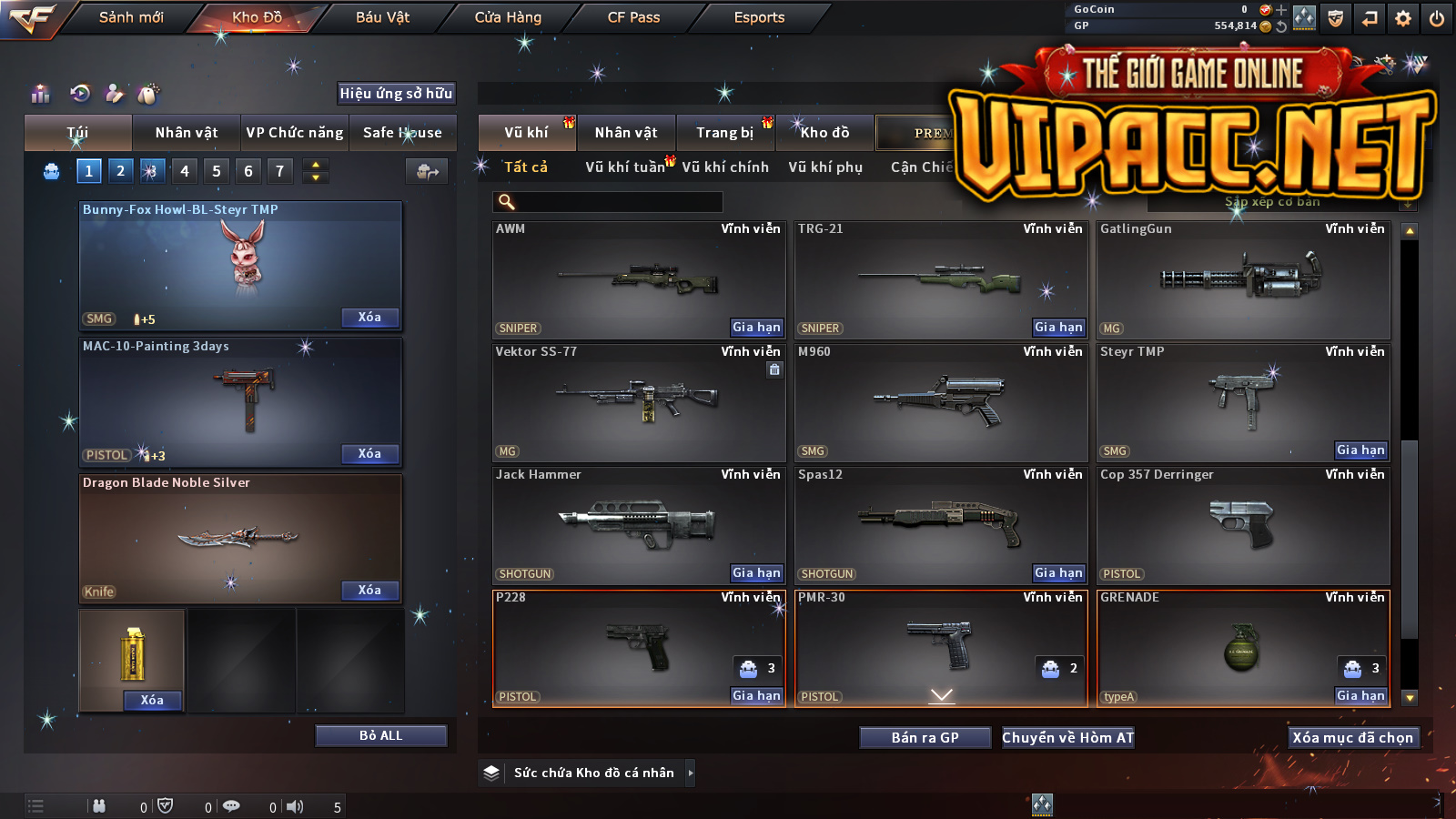This screenshot has height=819, width=1456.
Task: Click the Bán ra GP button
Action: click(x=925, y=737)
